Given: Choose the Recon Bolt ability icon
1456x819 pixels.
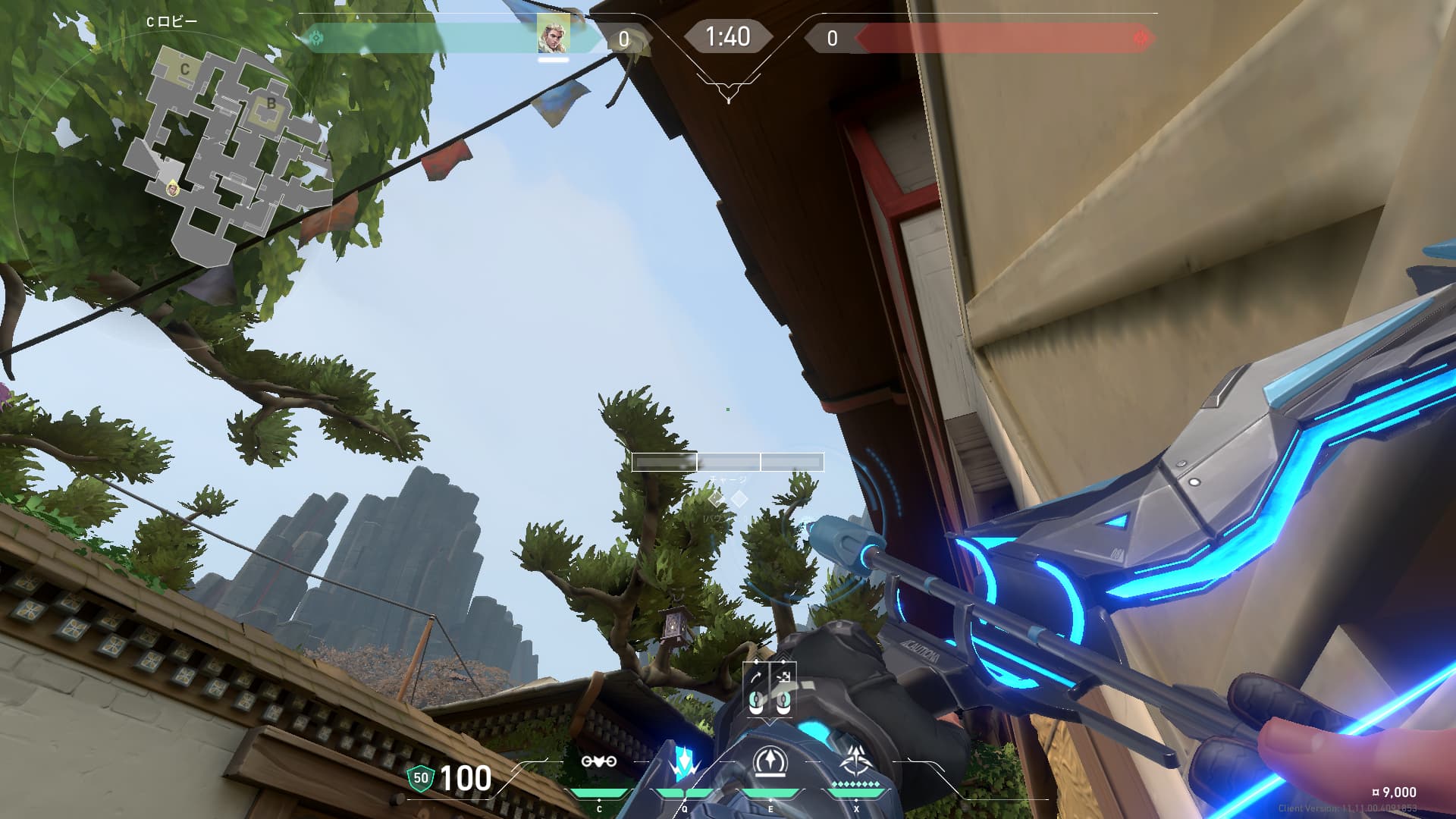Looking at the screenshot, I should 770,762.
